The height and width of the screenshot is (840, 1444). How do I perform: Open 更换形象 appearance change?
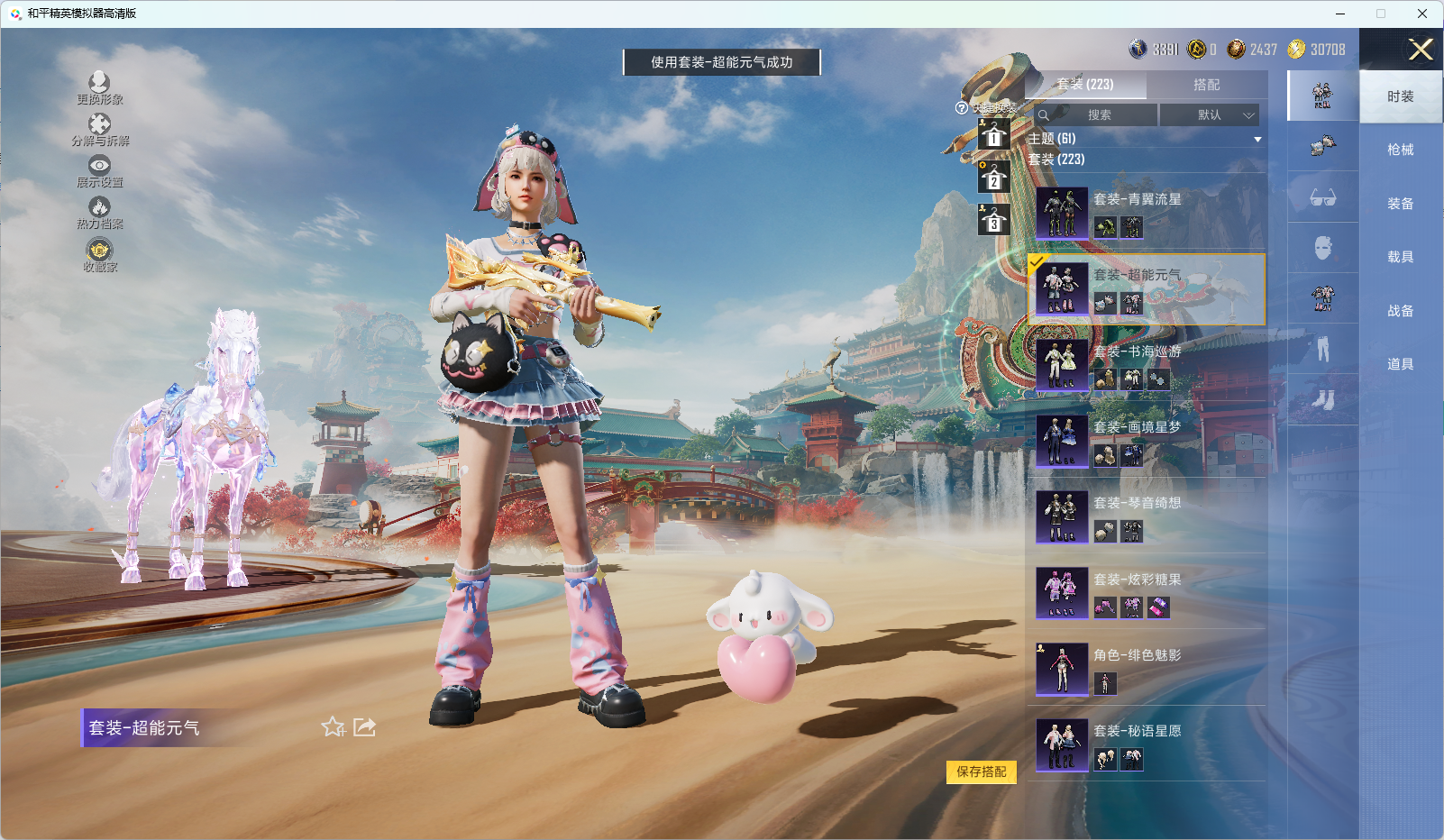(99, 88)
